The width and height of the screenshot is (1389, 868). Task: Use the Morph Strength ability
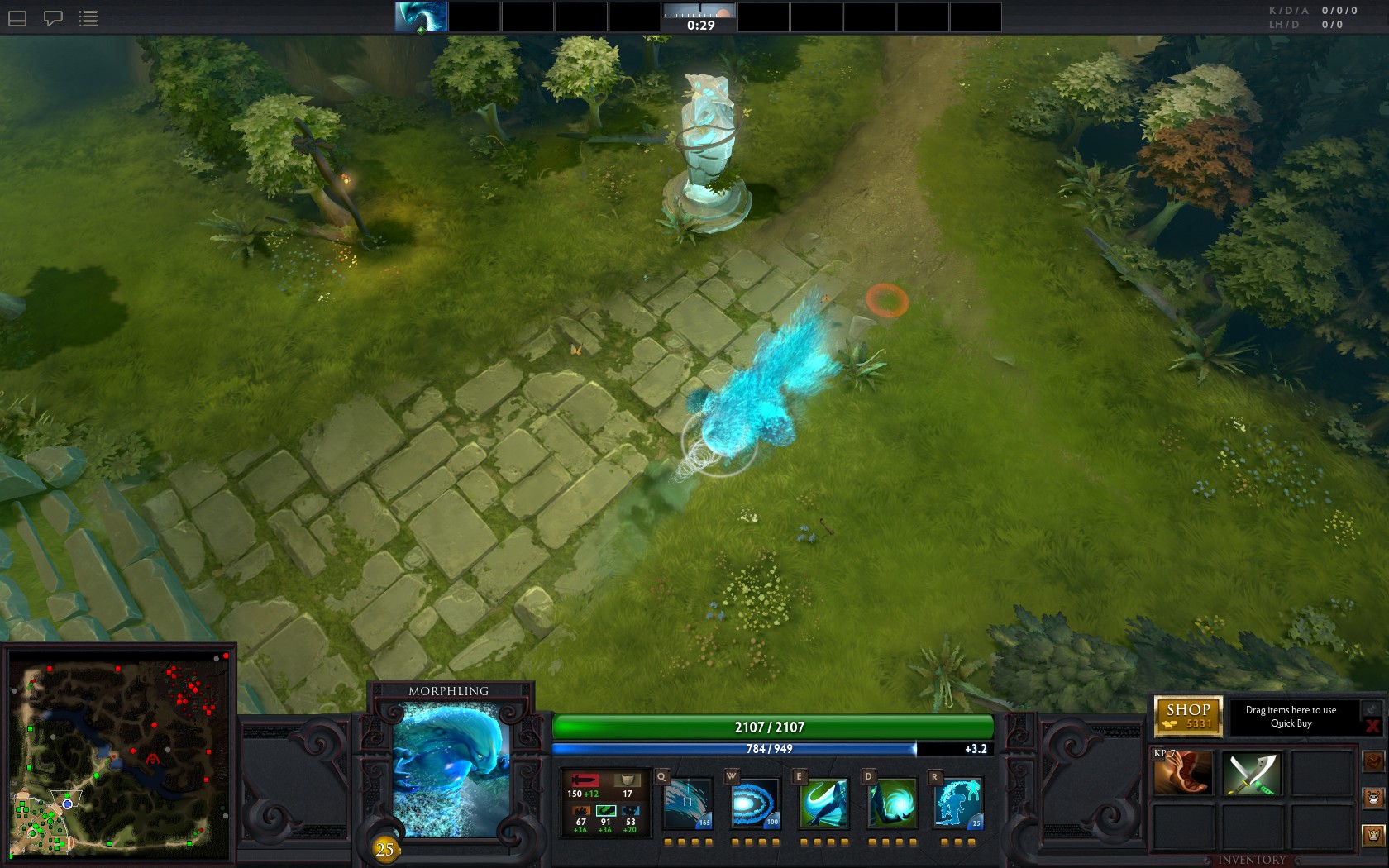891,803
